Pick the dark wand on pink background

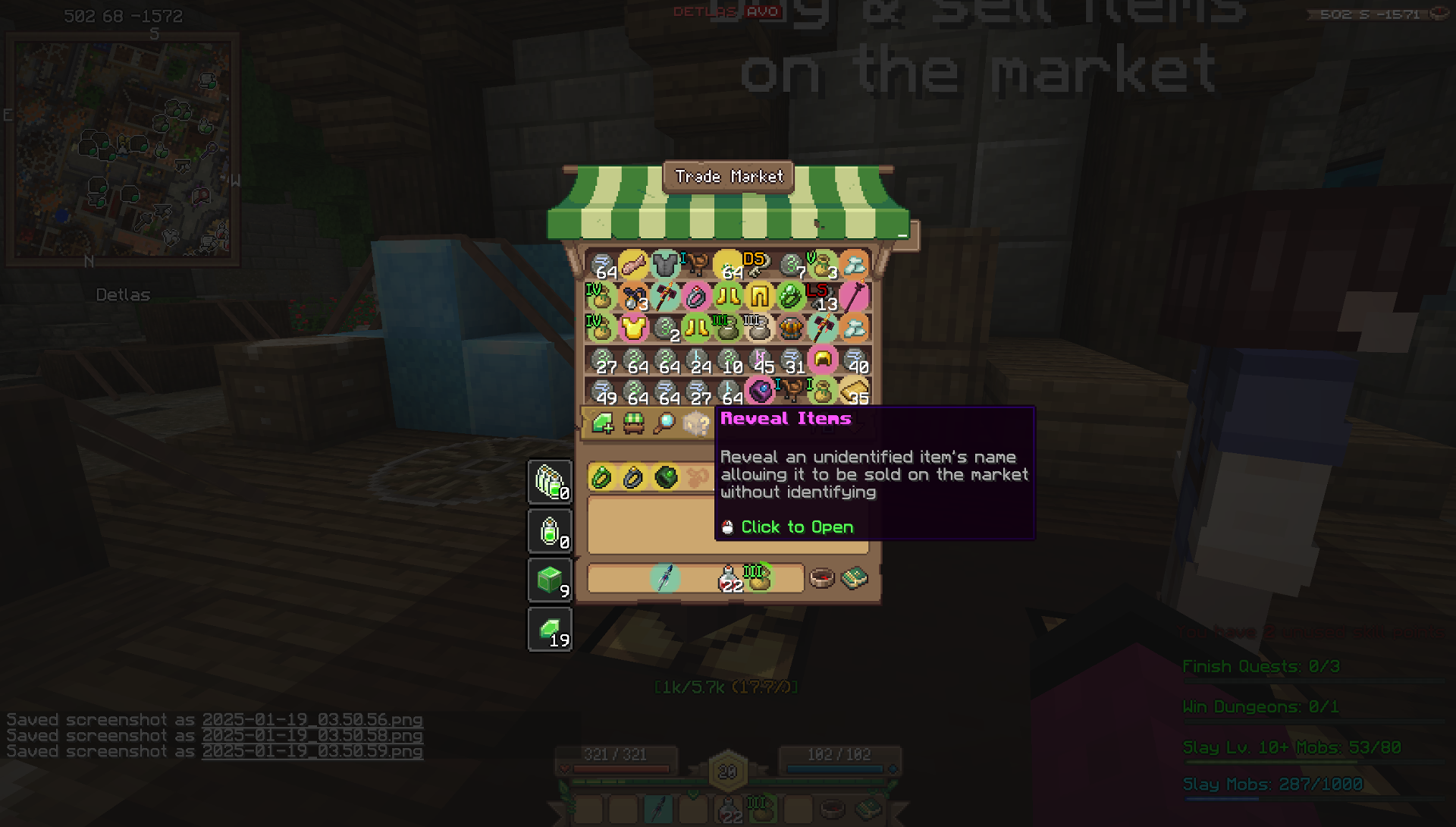[x=855, y=296]
